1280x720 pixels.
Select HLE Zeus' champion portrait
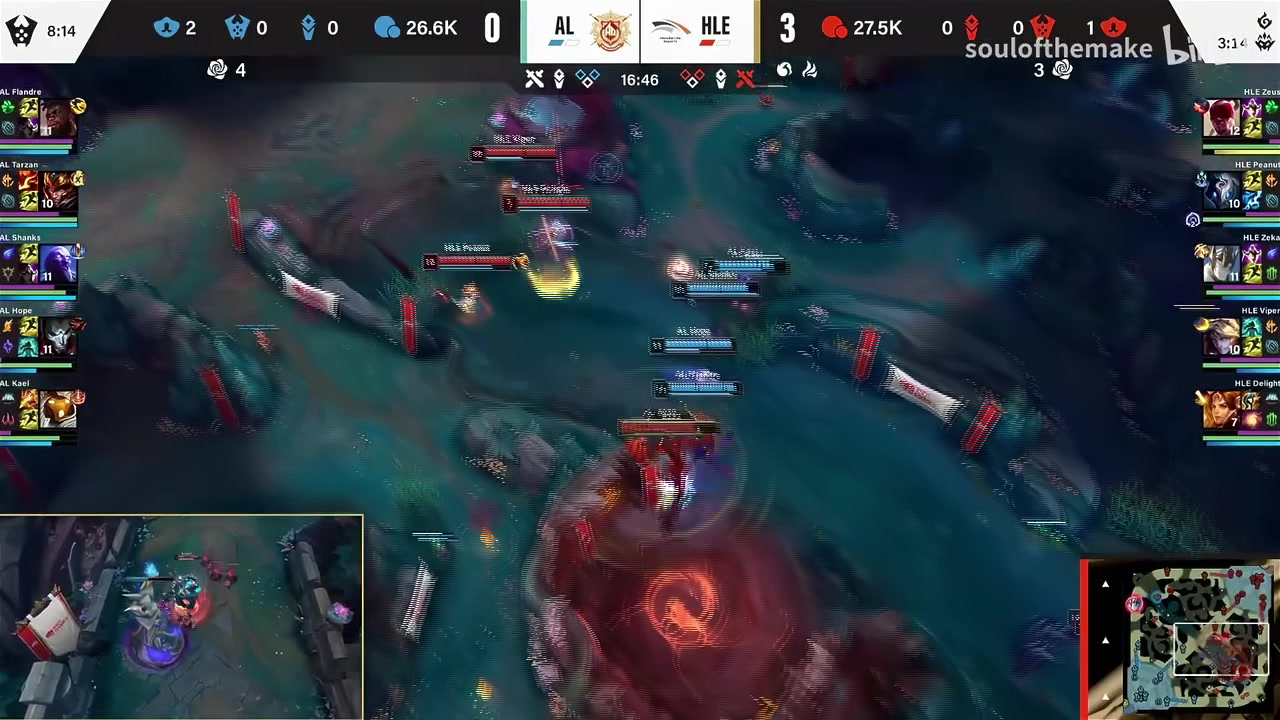click(1221, 118)
